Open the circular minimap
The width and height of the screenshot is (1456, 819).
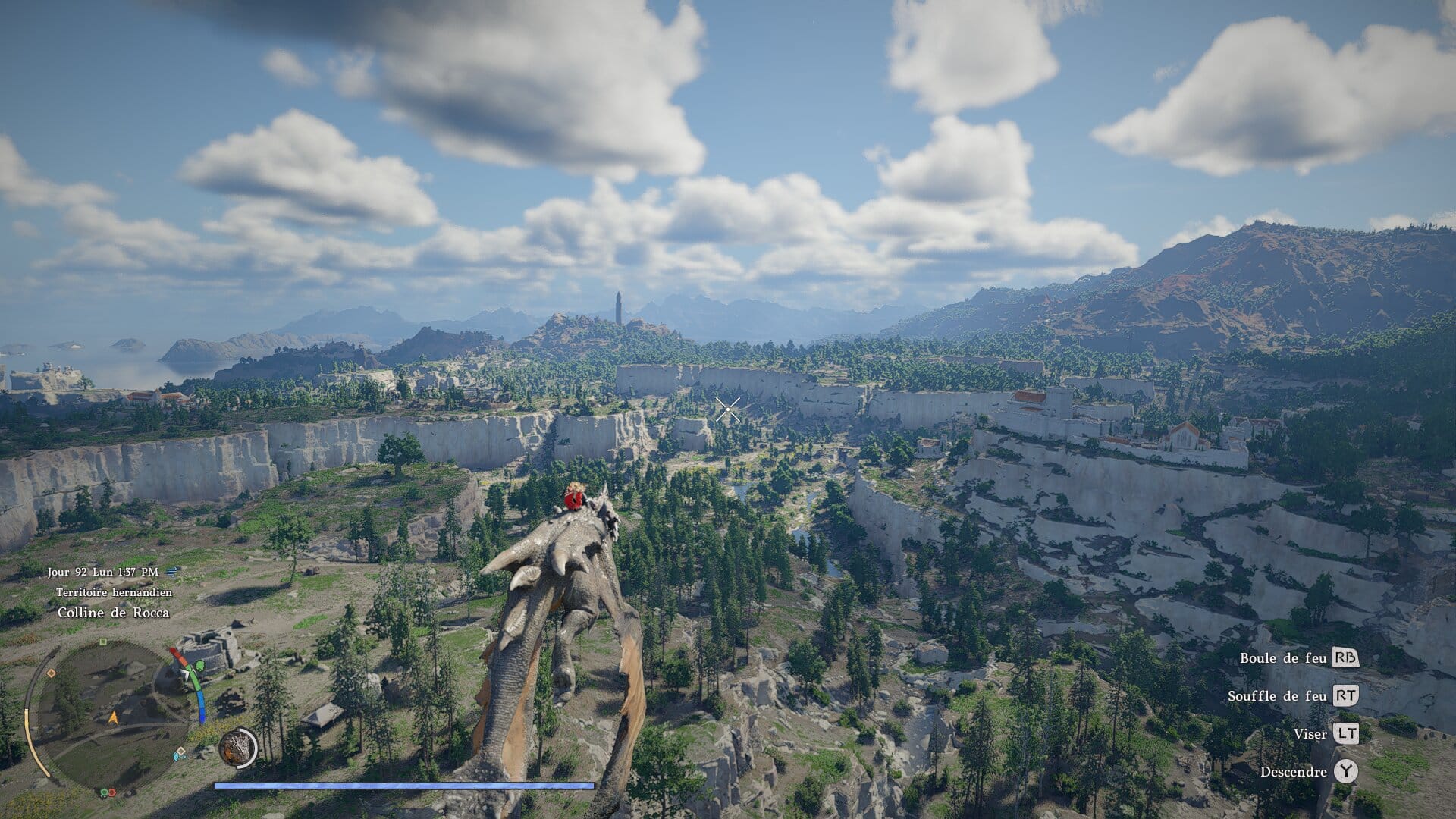pos(112,714)
